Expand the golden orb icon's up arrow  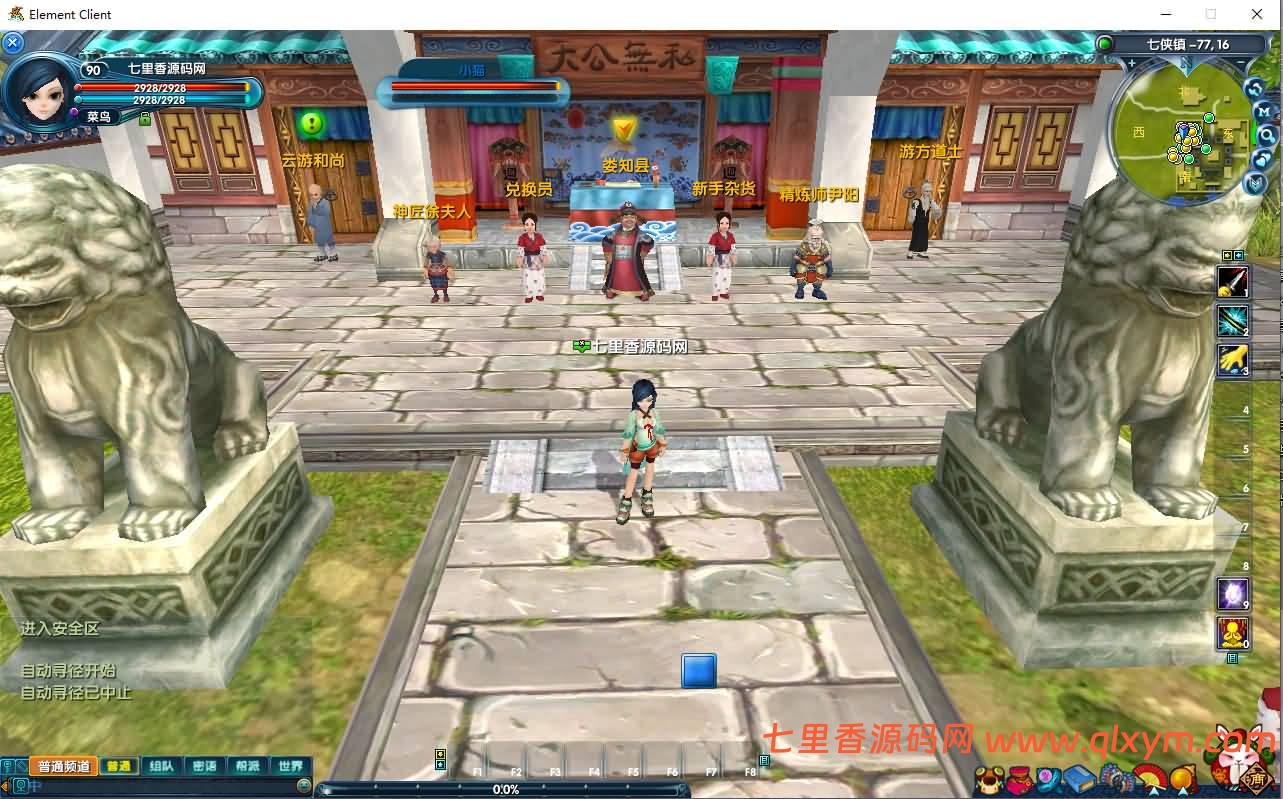[1183, 790]
